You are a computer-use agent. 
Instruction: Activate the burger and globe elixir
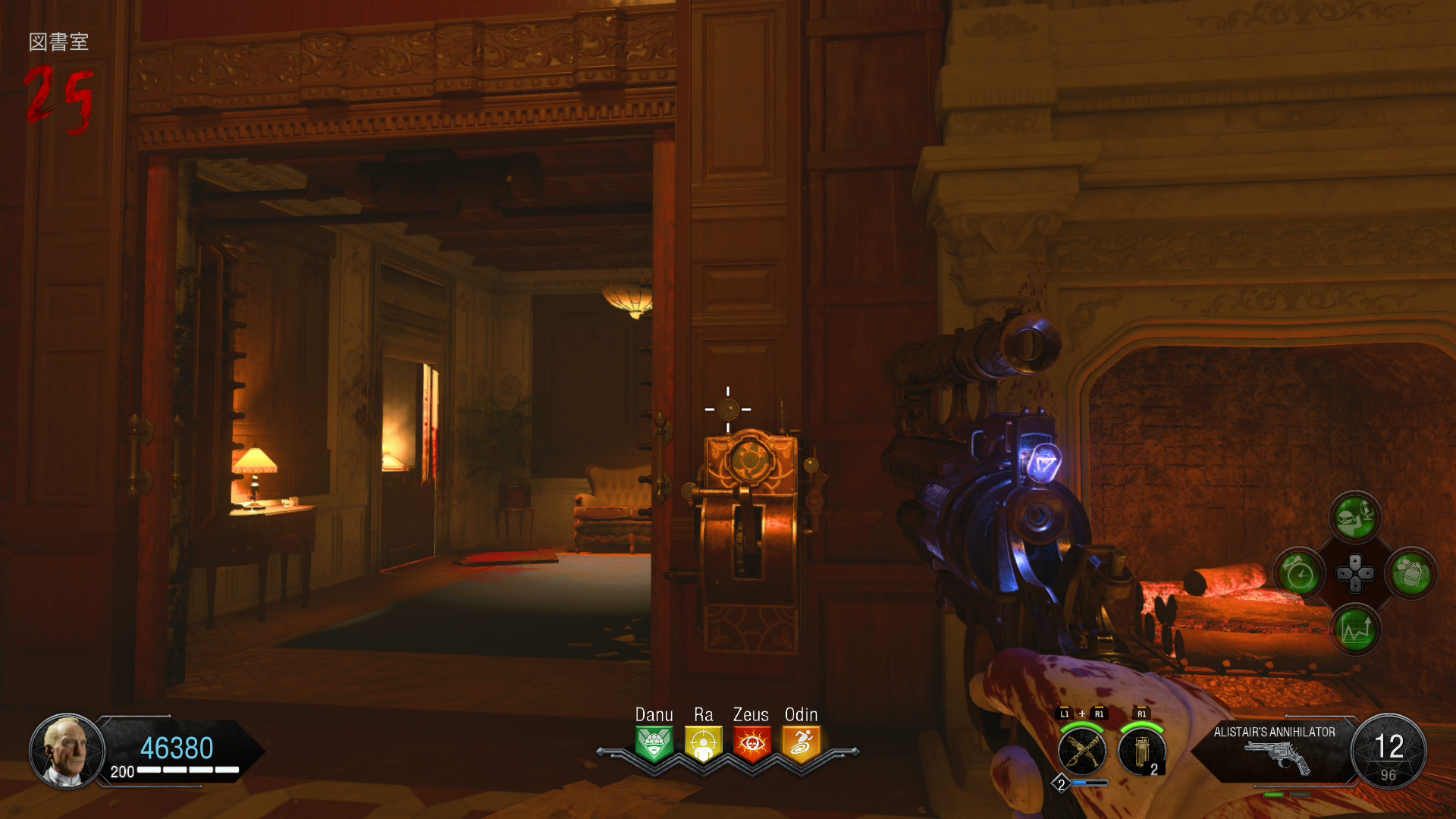click(1355, 519)
